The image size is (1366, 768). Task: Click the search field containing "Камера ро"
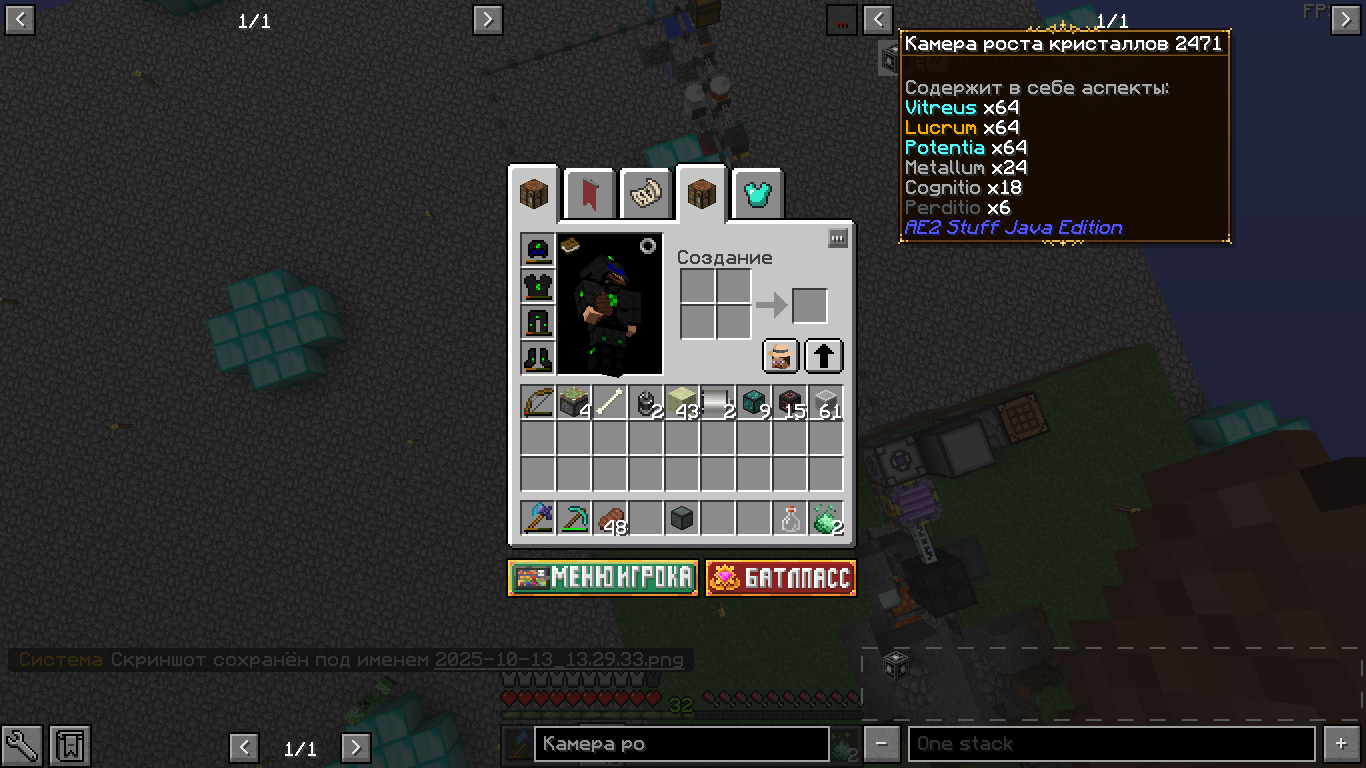[x=681, y=744]
